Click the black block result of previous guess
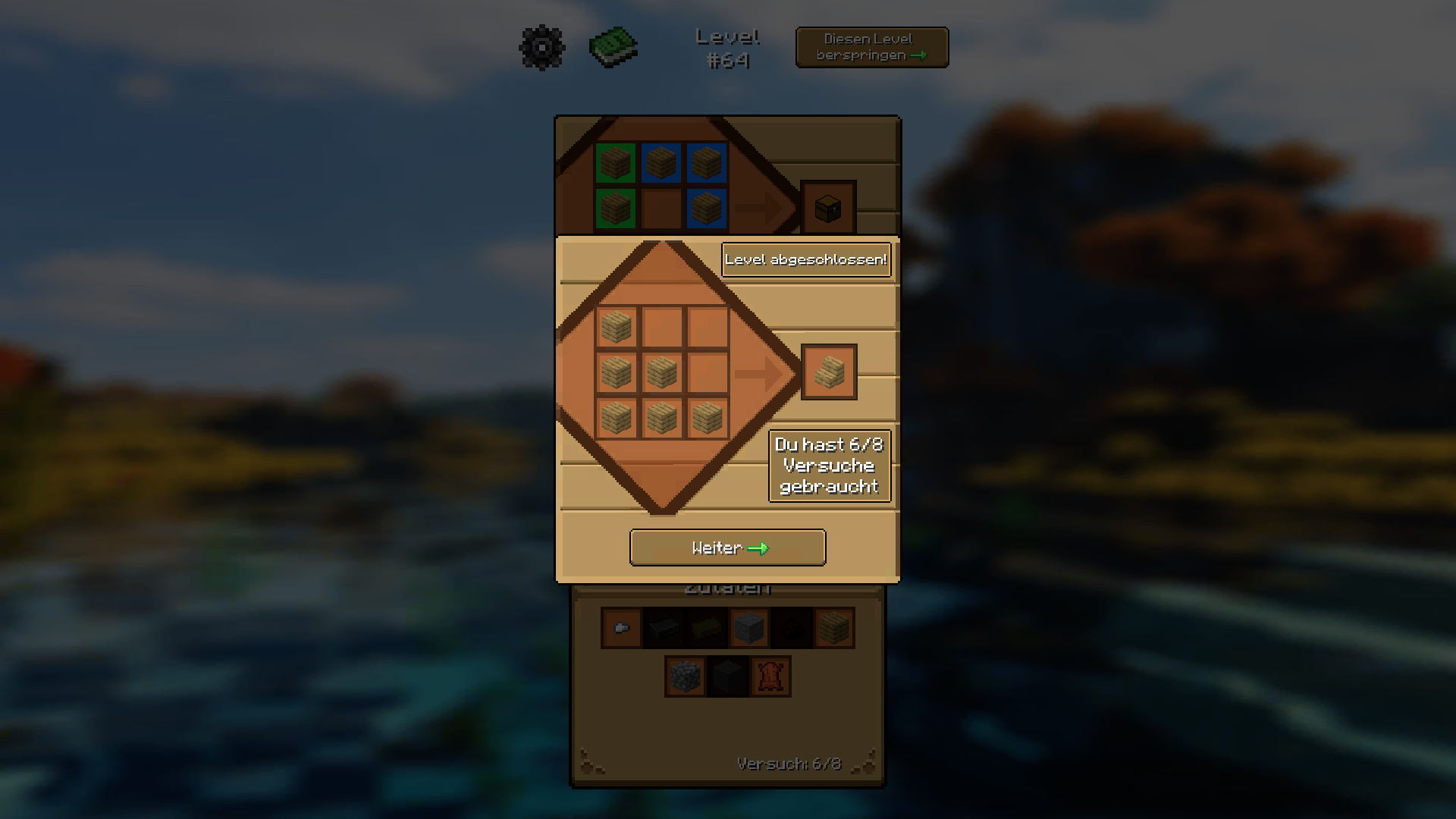 pos(829,207)
